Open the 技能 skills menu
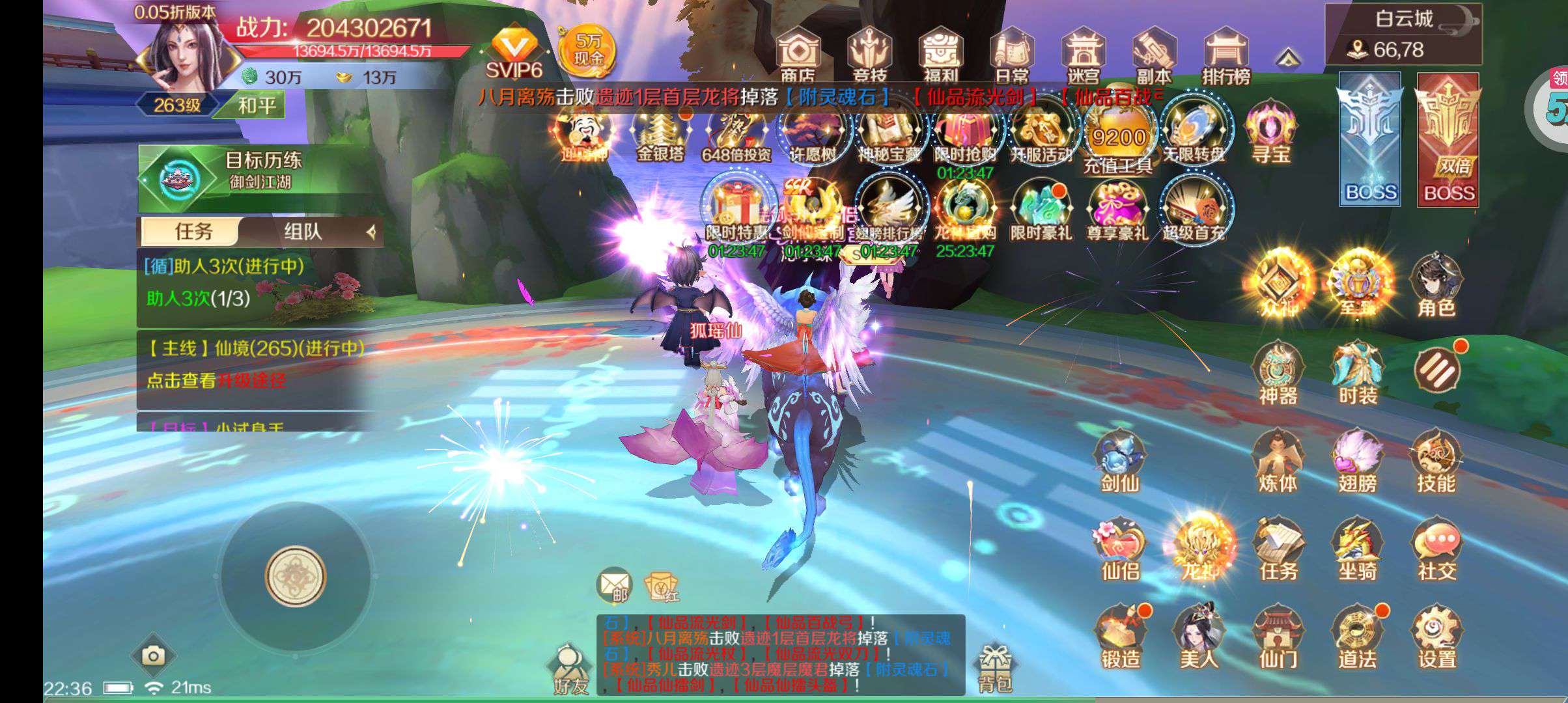The height and width of the screenshot is (703, 1568). tap(1436, 462)
